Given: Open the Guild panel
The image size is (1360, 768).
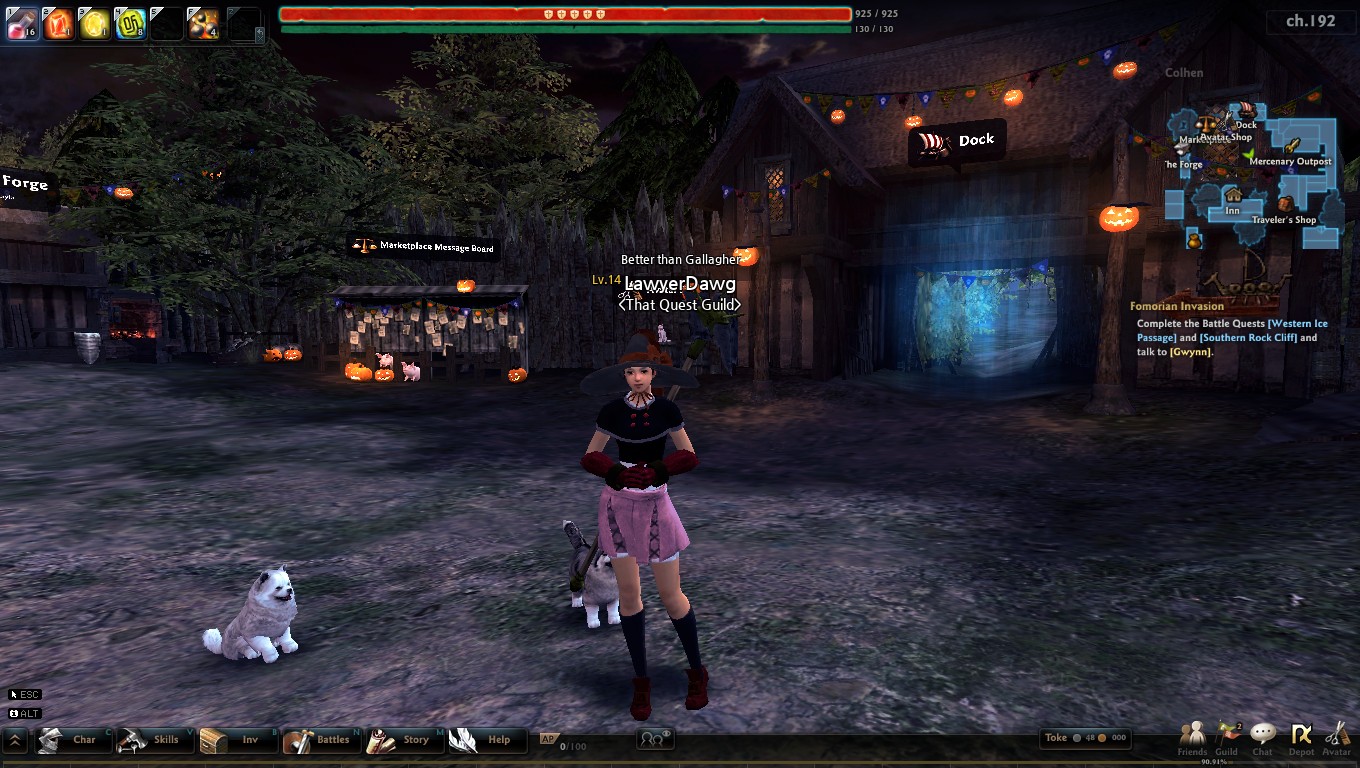Looking at the screenshot, I should (x=1227, y=738).
